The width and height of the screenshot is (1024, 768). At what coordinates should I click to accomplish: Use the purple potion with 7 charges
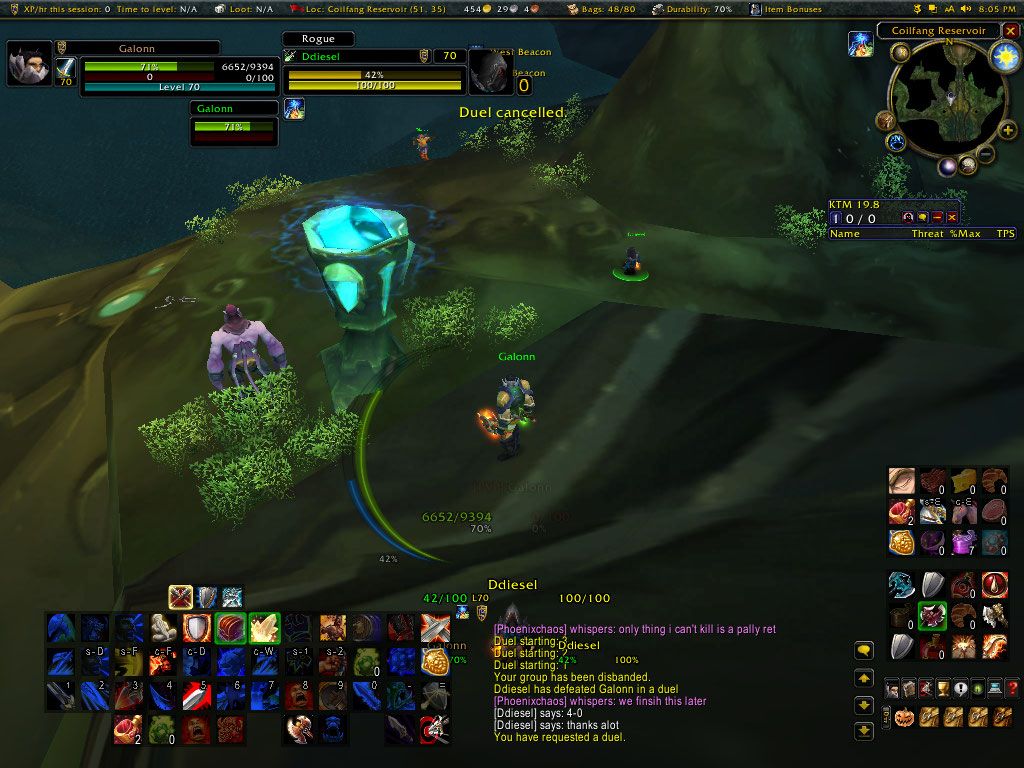[964, 543]
